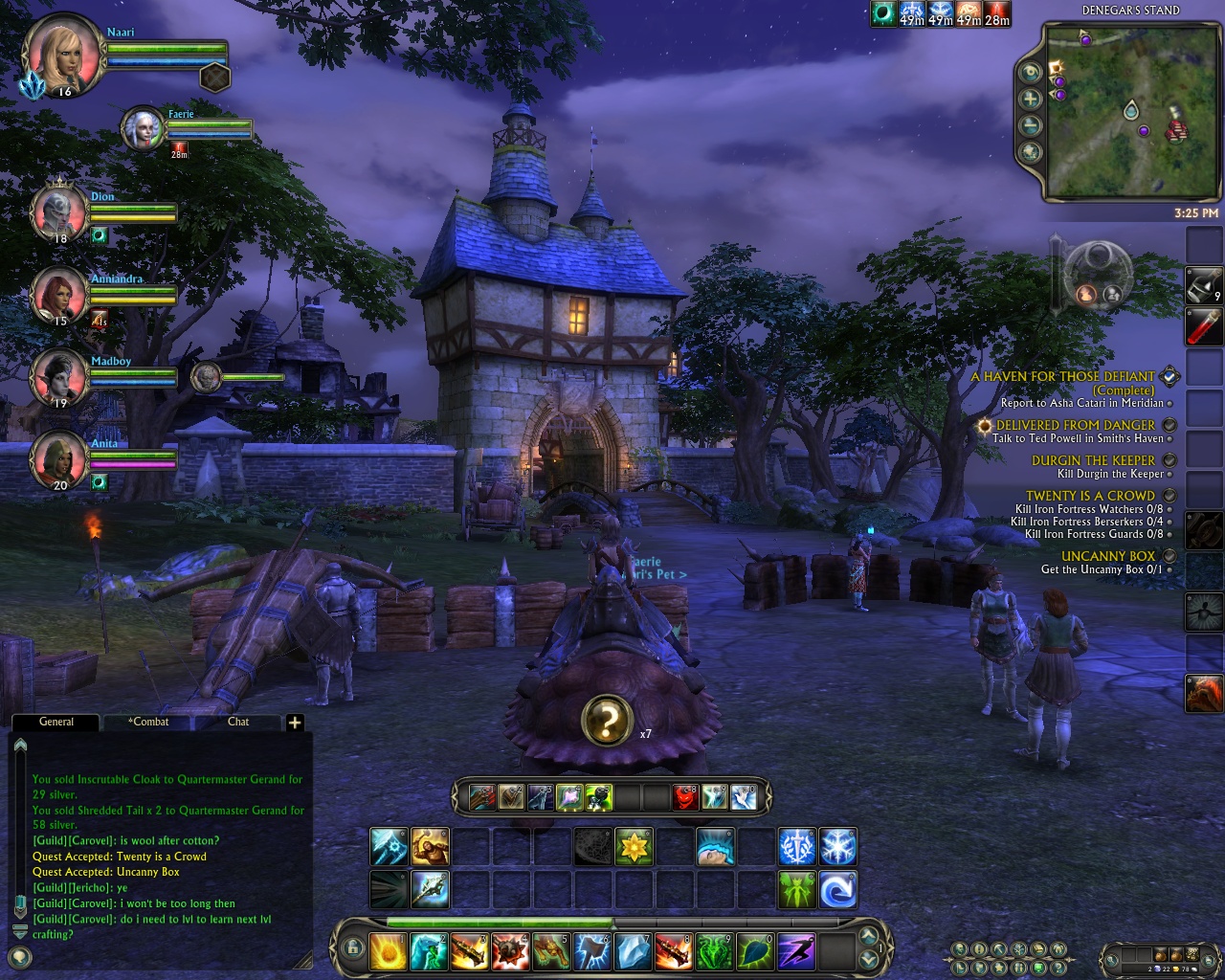The image size is (1225, 980).
Task: Use the yellow flower ability icon
Action: 634,847
